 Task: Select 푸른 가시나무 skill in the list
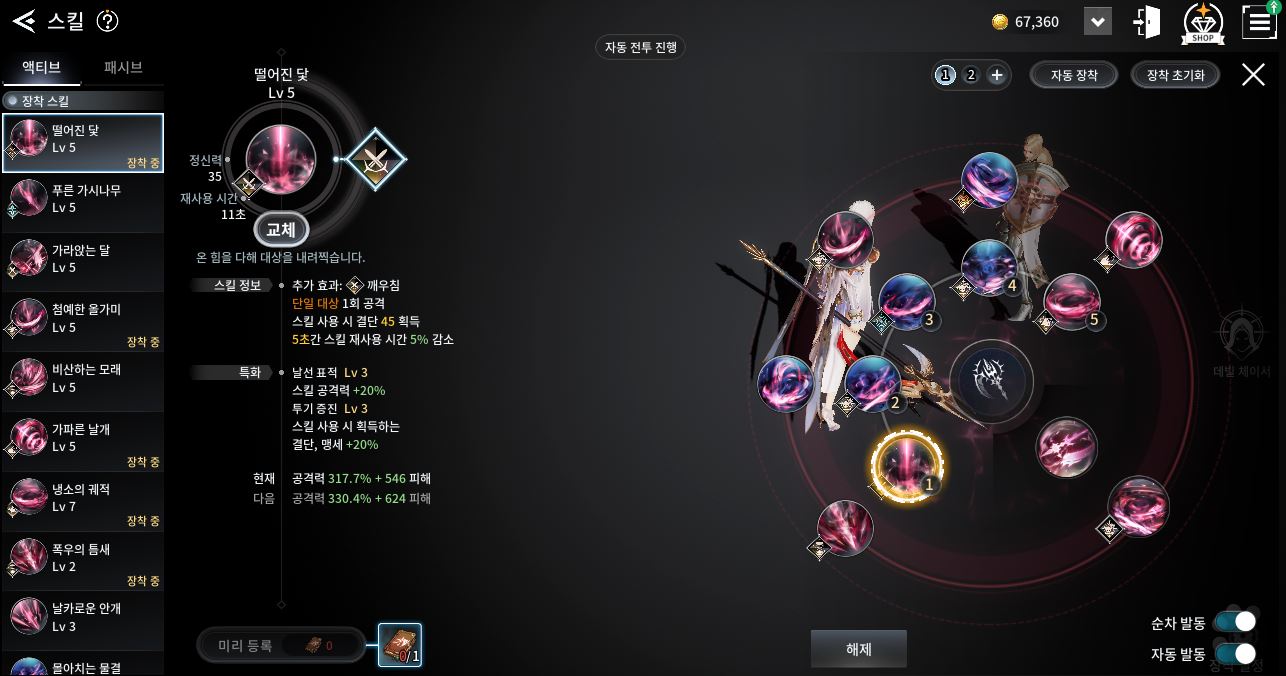pos(83,198)
